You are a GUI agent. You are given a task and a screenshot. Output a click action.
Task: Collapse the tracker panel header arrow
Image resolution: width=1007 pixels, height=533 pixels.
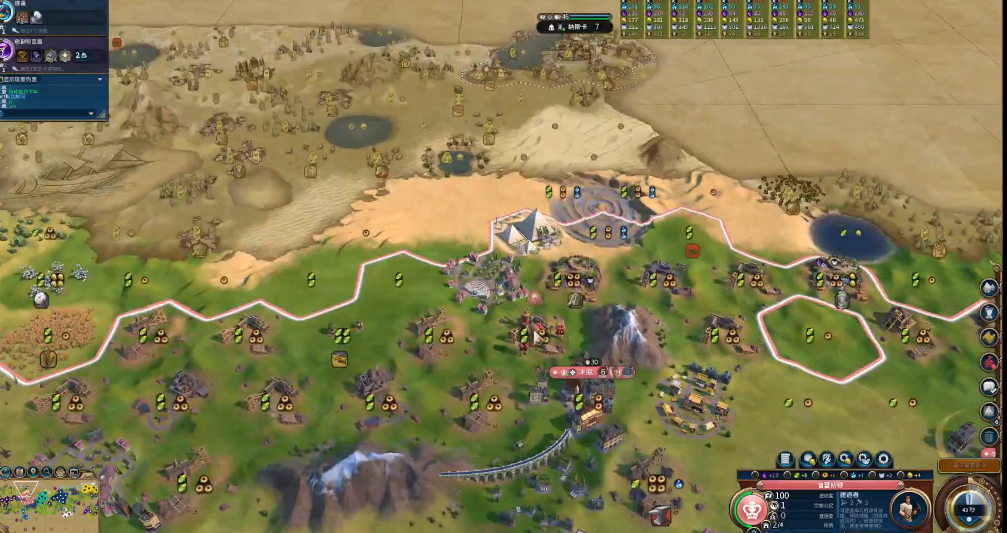pyautogui.click(x=100, y=78)
